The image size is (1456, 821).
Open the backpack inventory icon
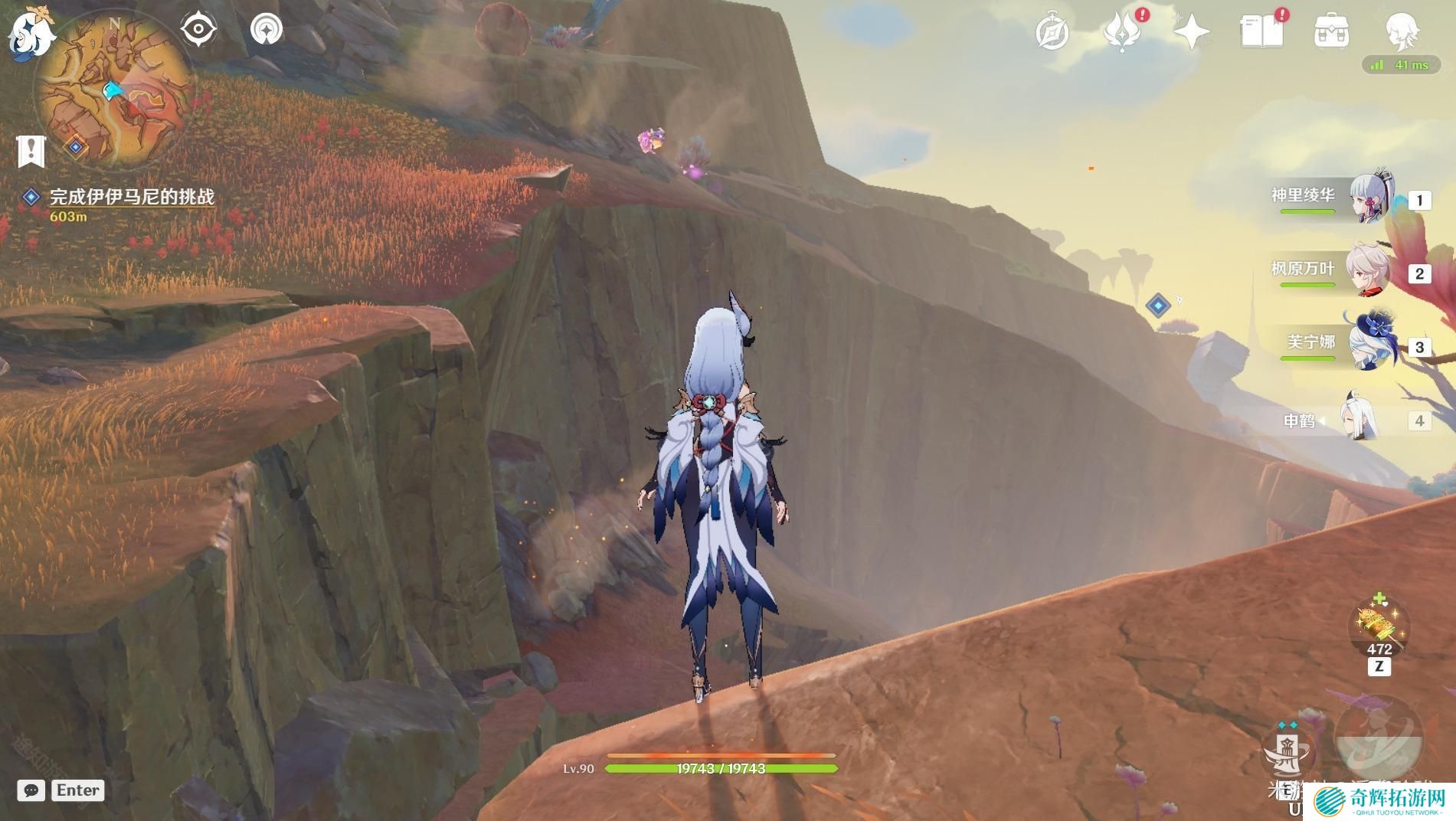tap(1331, 33)
